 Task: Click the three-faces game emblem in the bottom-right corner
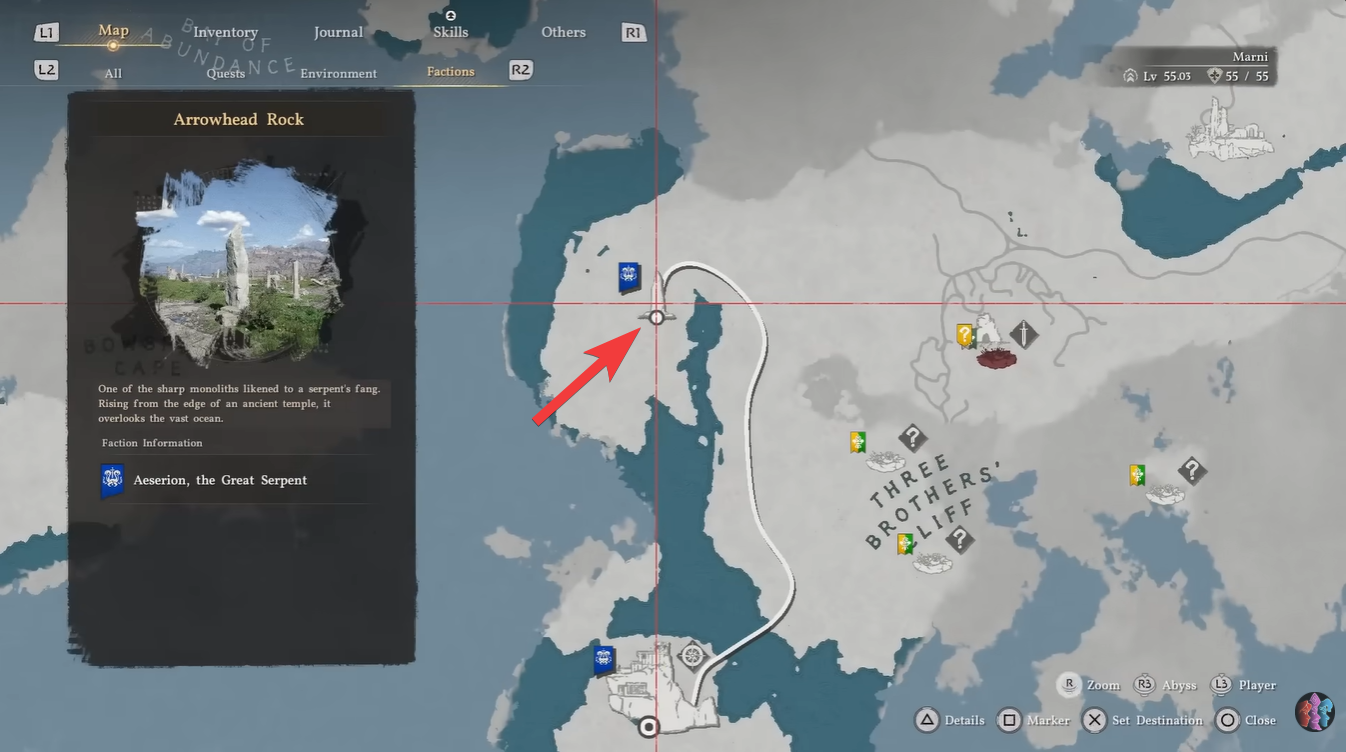point(1315,712)
